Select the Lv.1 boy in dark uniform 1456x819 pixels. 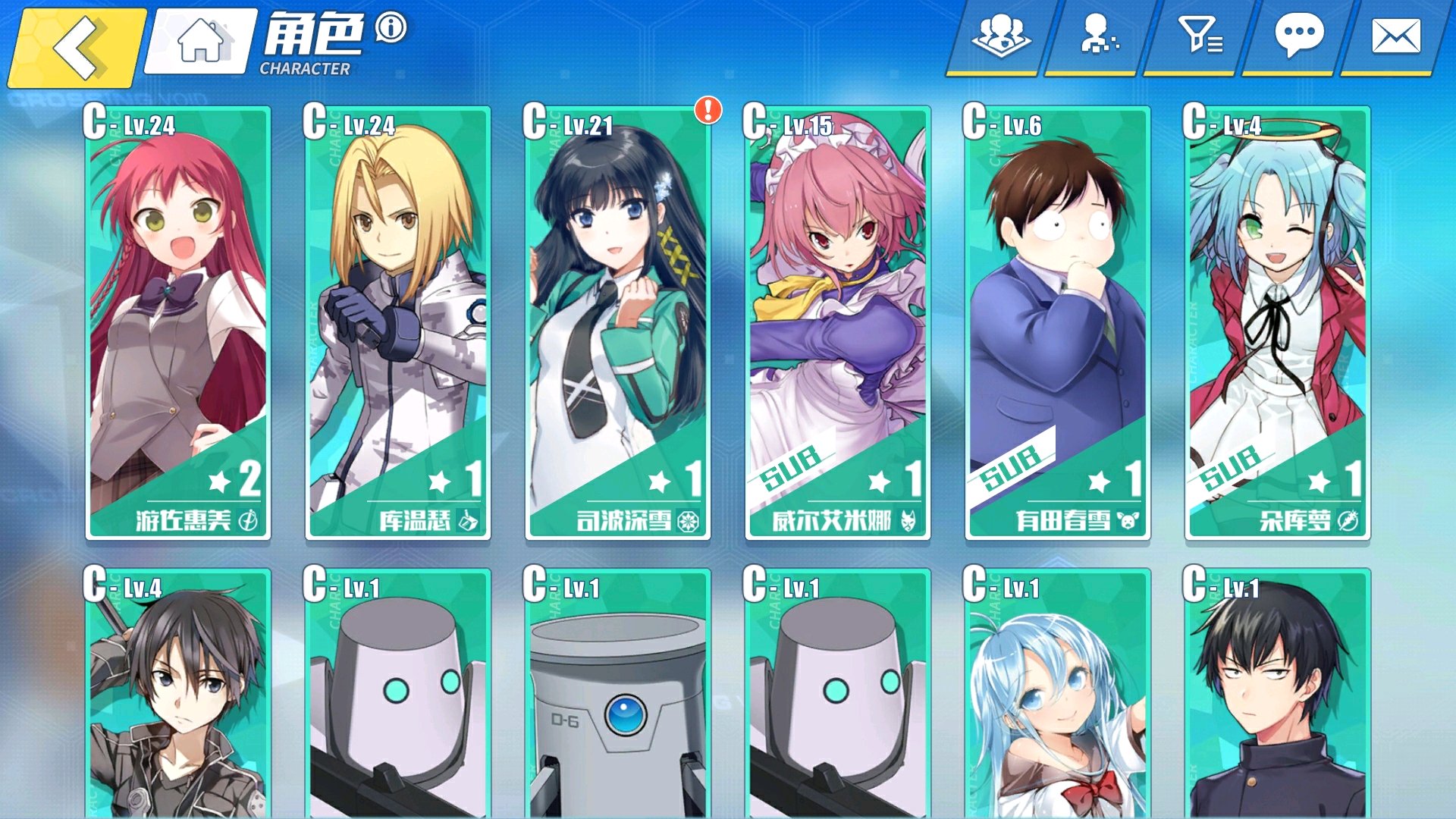(1278, 694)
